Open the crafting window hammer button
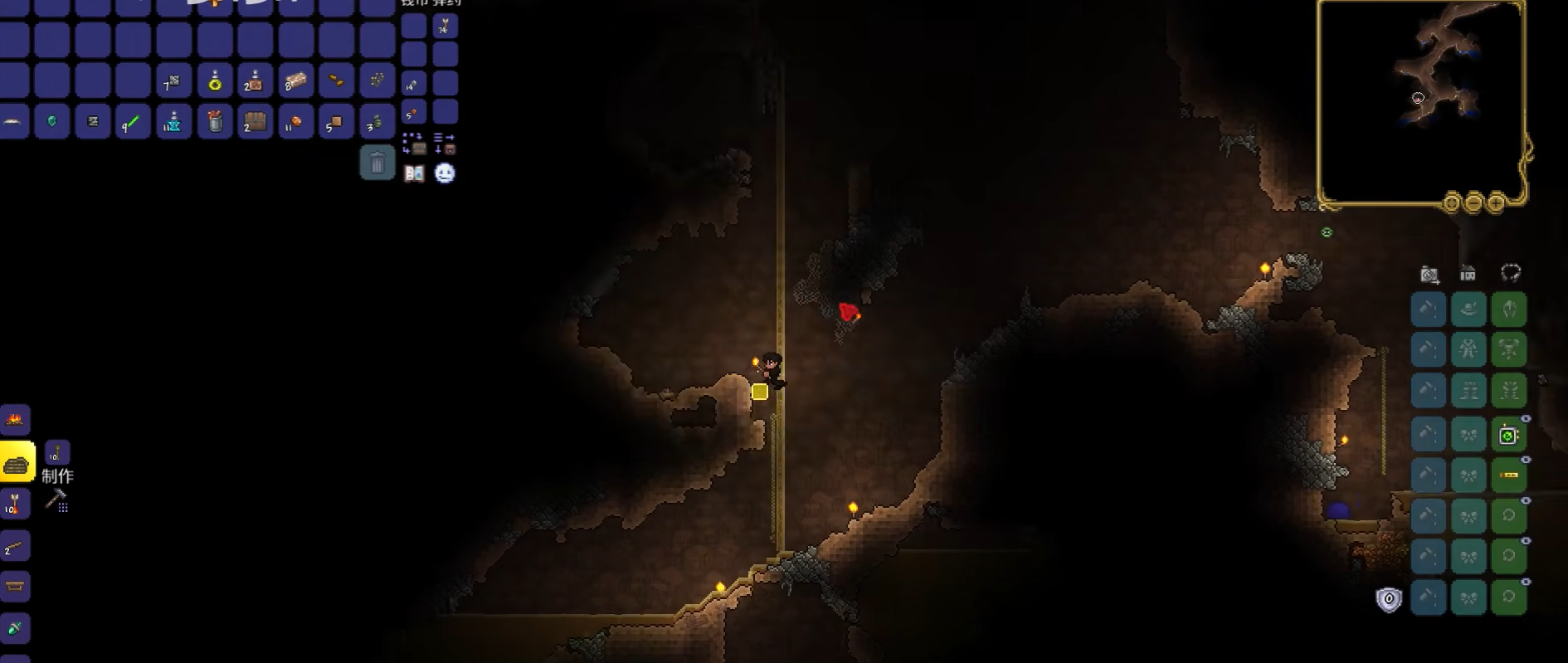 tap(56, 500)
